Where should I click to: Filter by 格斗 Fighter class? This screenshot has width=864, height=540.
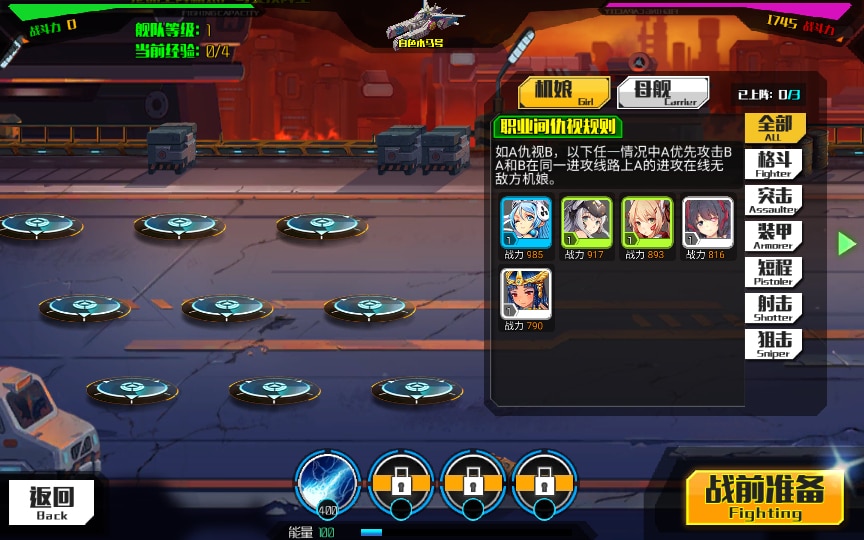(774, 164)
